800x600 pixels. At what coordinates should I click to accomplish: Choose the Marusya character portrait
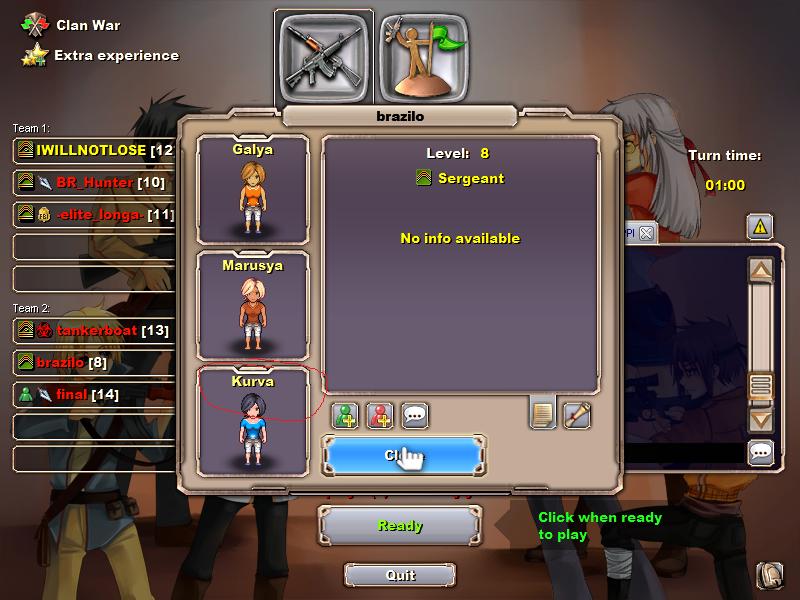[252, 305]
